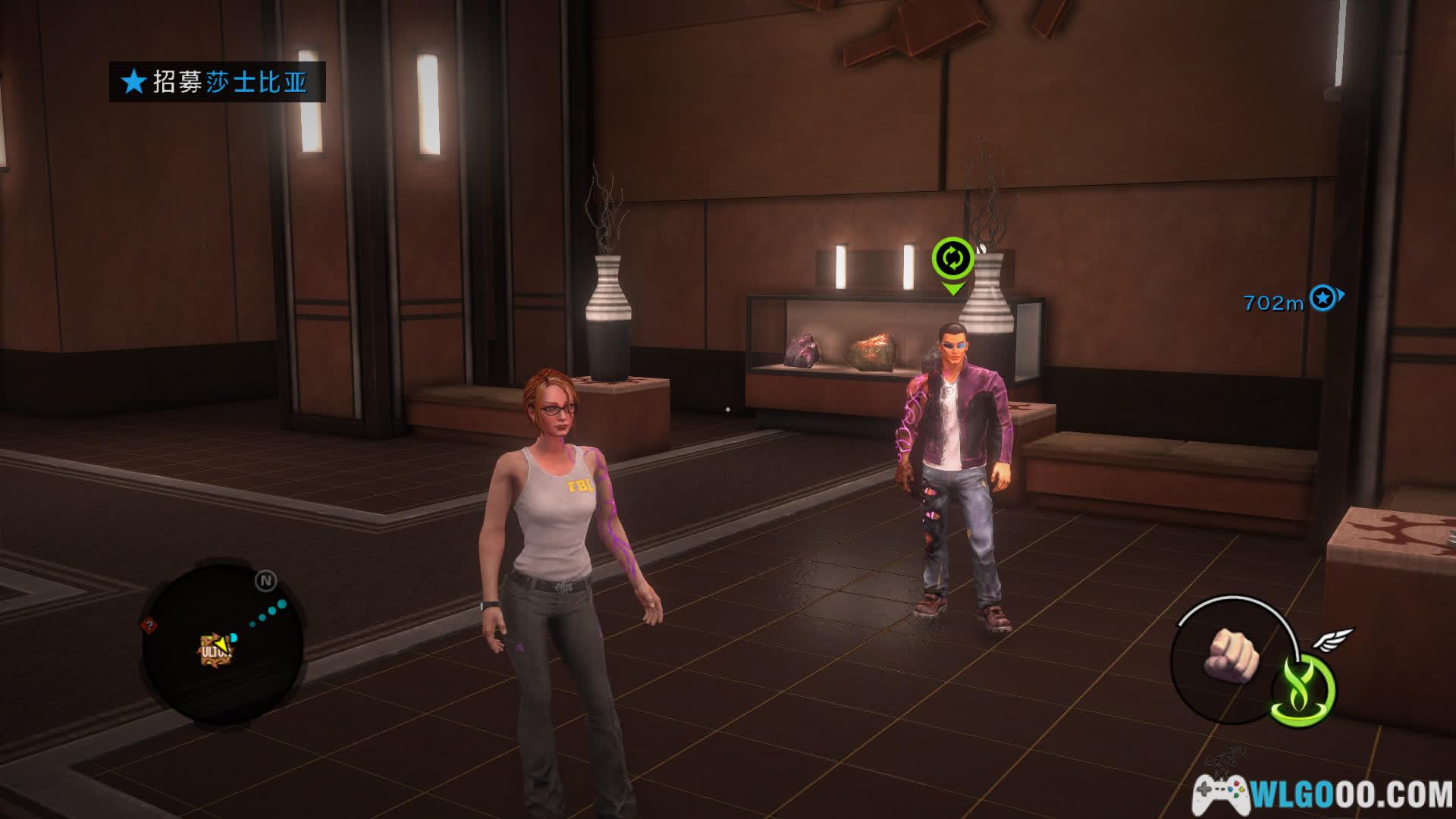
Task: Activate the green super power icon
Action: (x=1304, y=691)
